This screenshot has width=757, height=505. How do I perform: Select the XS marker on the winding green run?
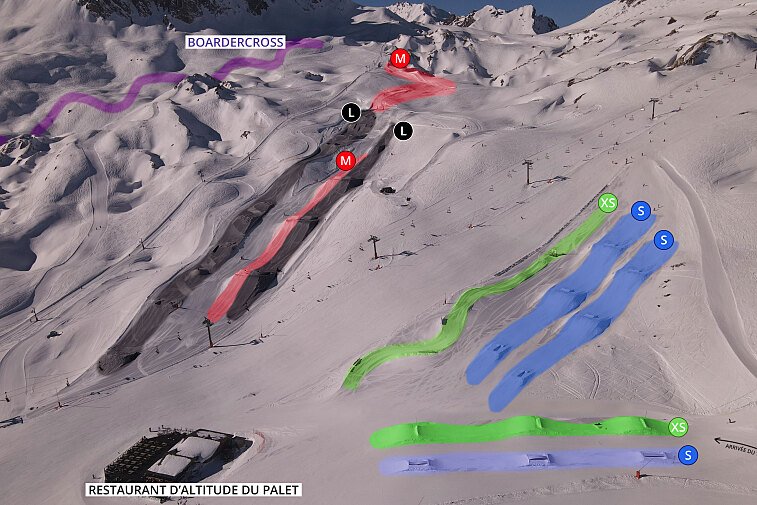click(607, 203)
